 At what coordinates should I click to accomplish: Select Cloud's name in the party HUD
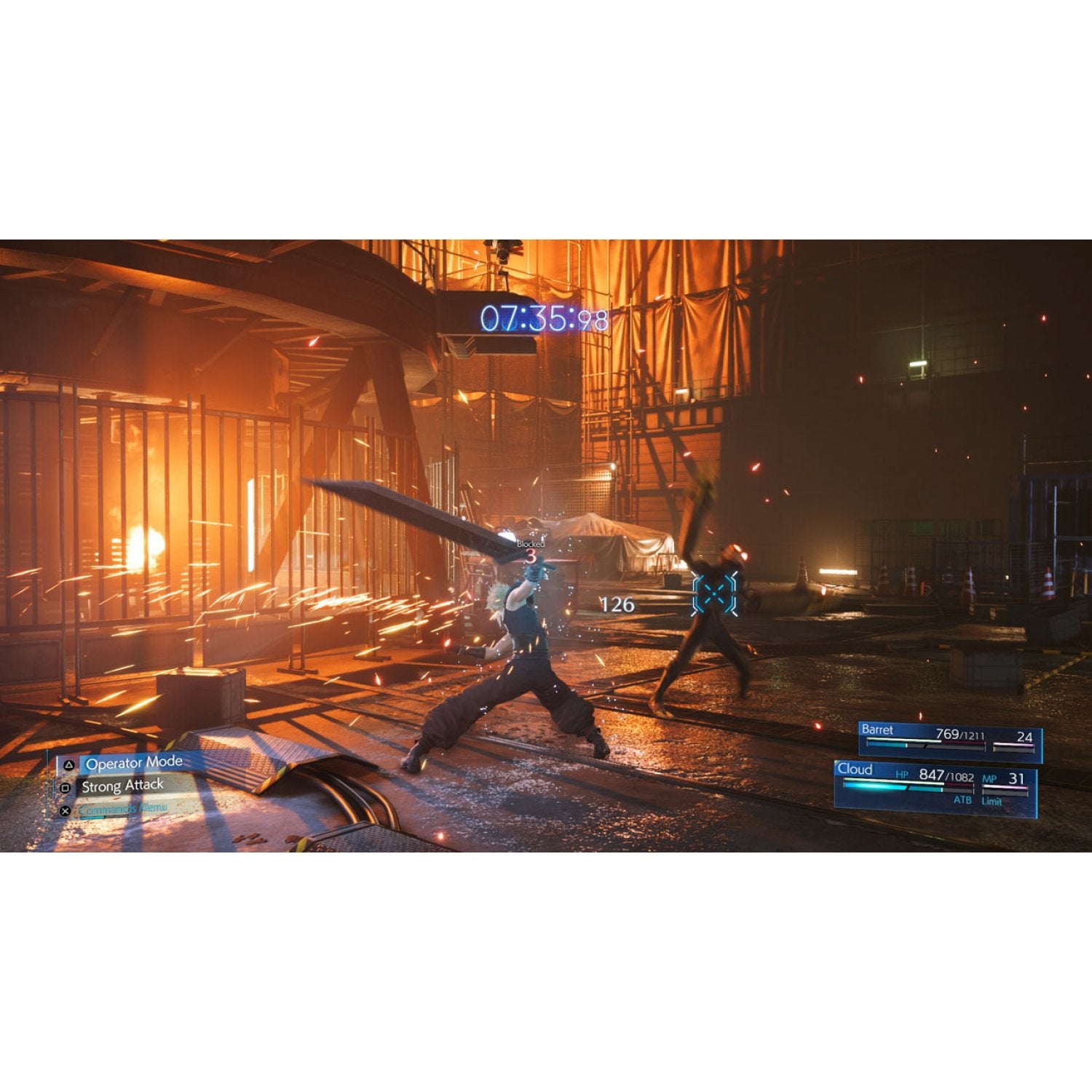pos(855,769)
